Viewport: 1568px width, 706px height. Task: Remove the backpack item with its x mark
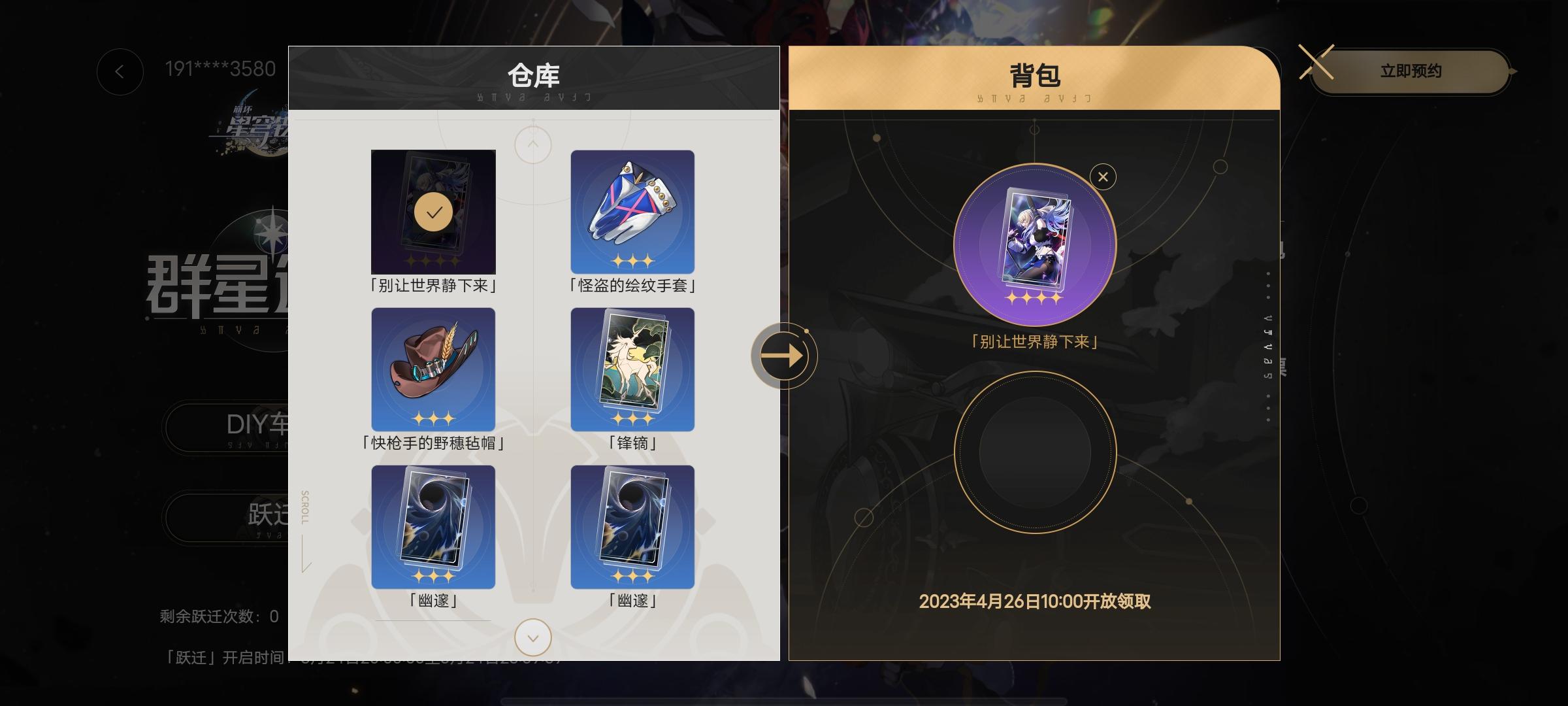click(1103, 176)
